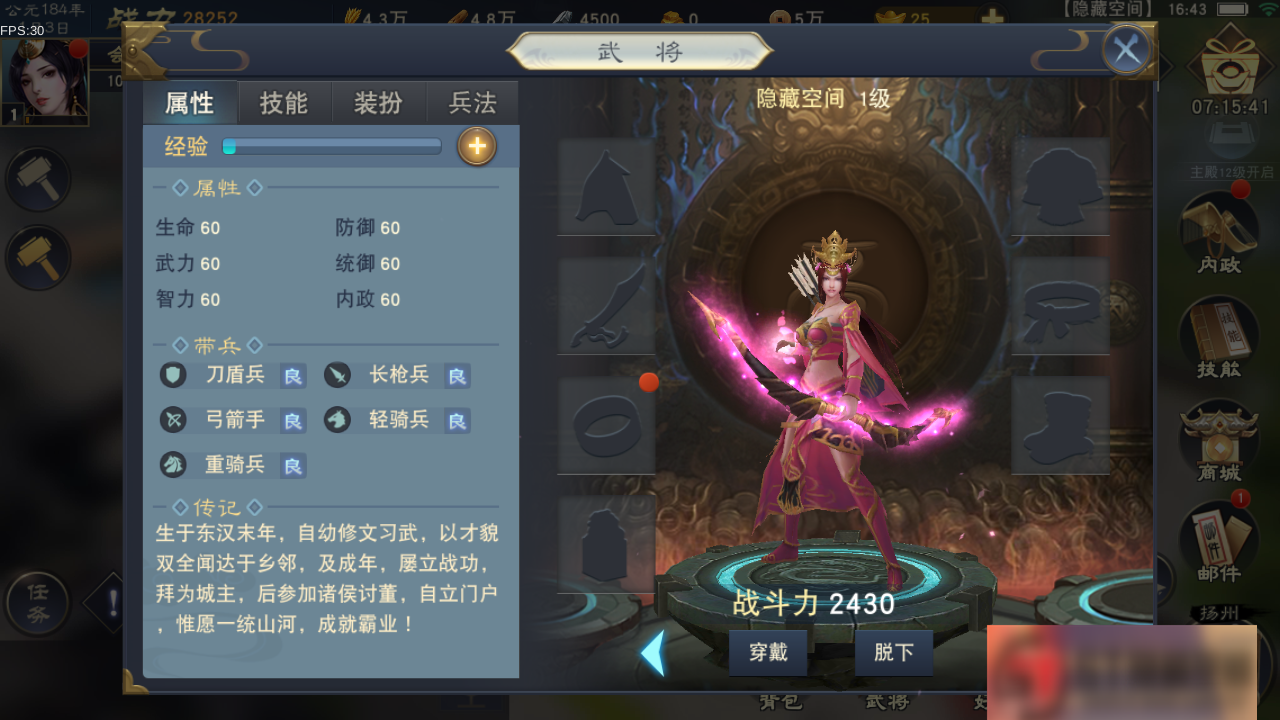The image size is (1280, 720).
Task: Select the 重骑兵 heavy cavalry icon
Action: coord(172,464)
